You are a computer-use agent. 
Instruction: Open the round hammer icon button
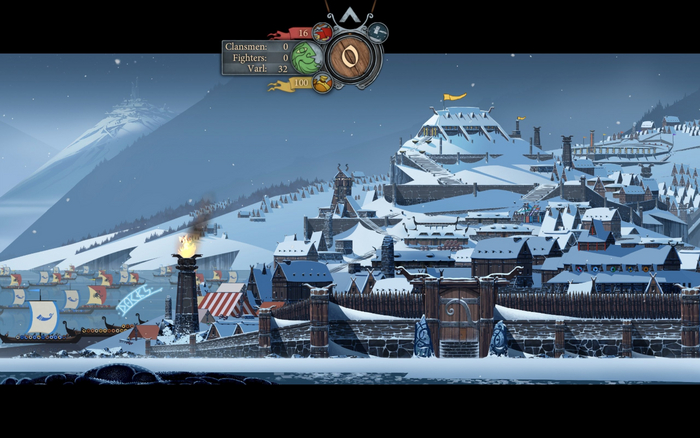coord(378,33)
